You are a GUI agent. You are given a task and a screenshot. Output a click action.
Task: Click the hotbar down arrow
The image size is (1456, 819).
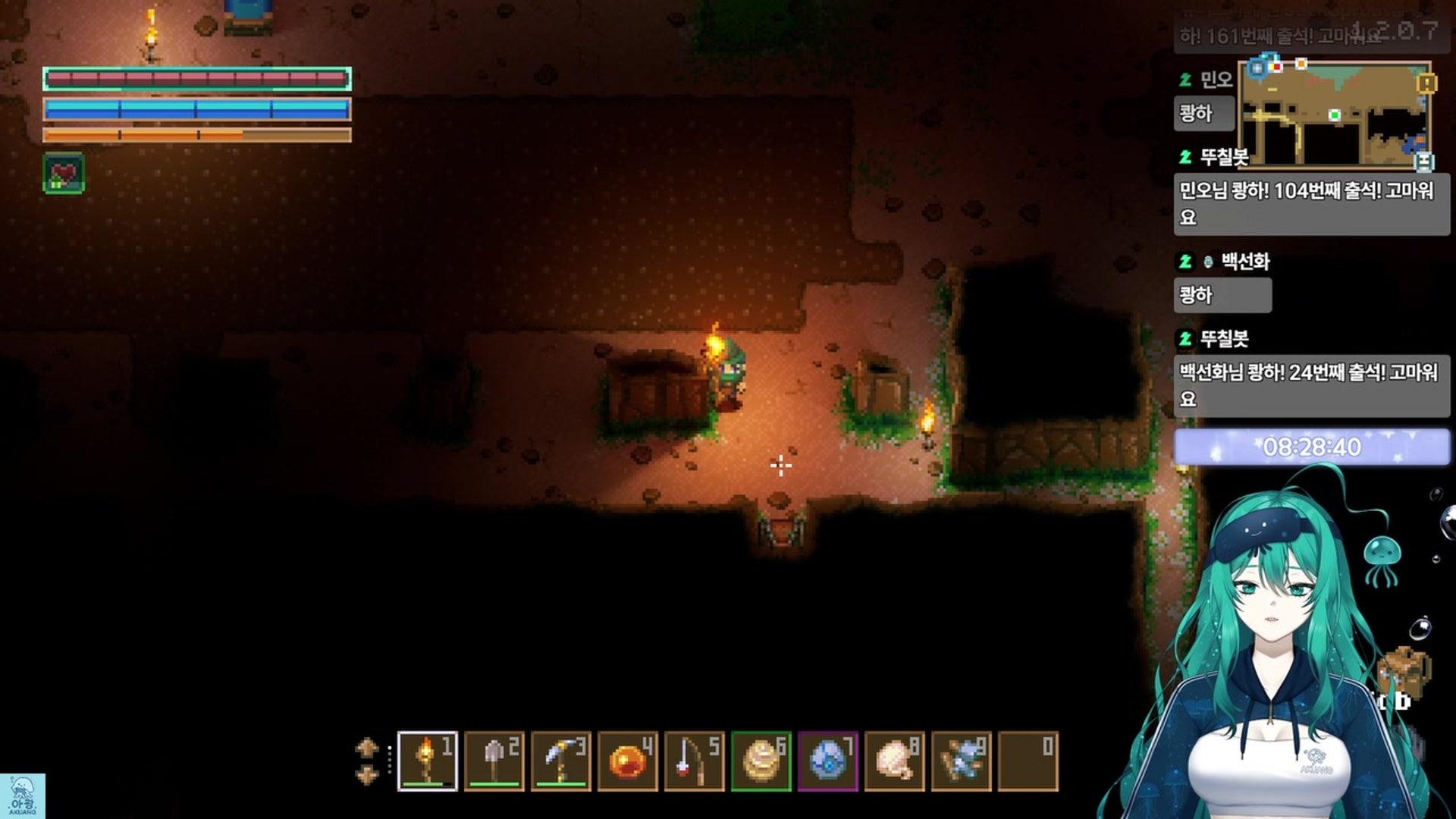point(367,775)
